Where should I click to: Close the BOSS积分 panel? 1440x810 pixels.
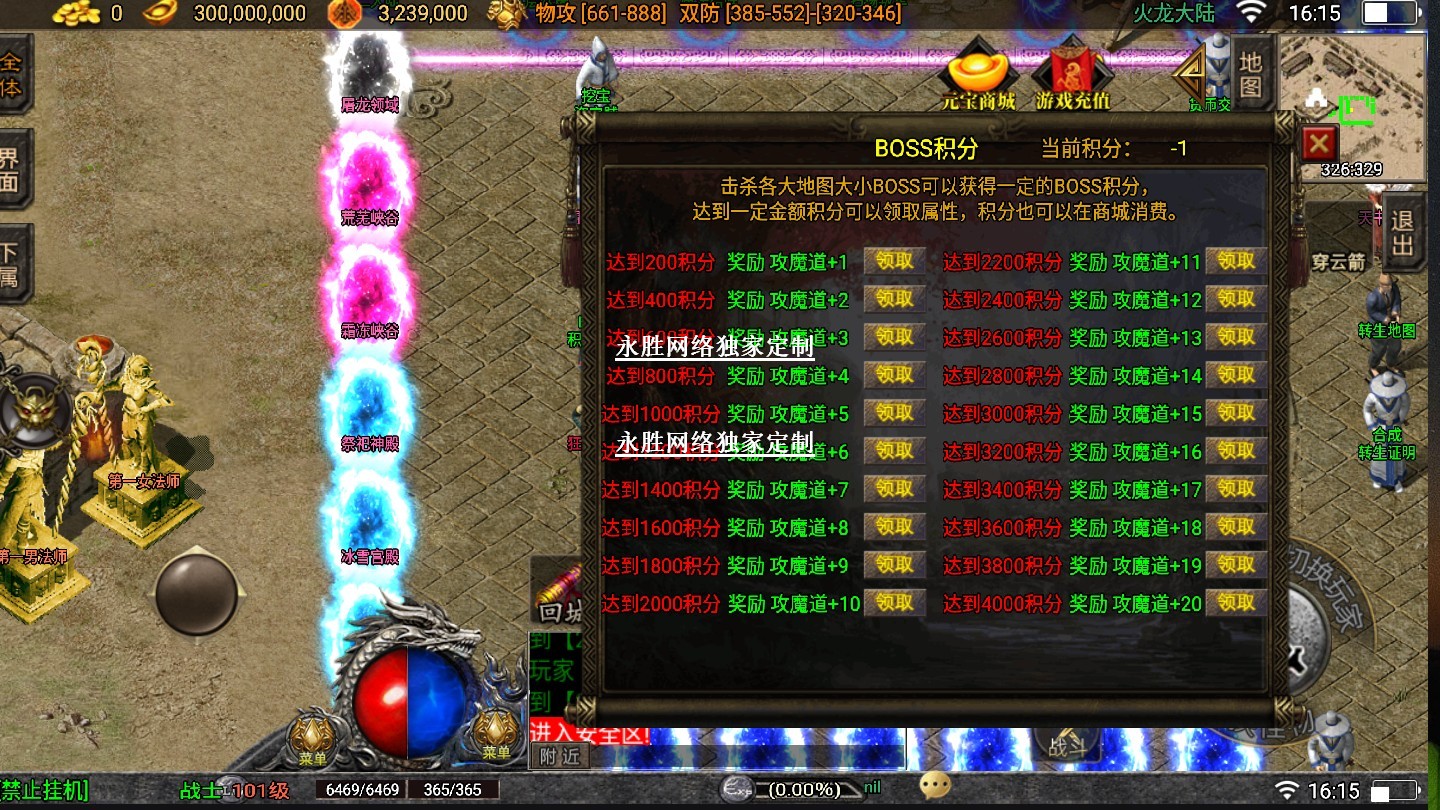tap(1320, 144)
